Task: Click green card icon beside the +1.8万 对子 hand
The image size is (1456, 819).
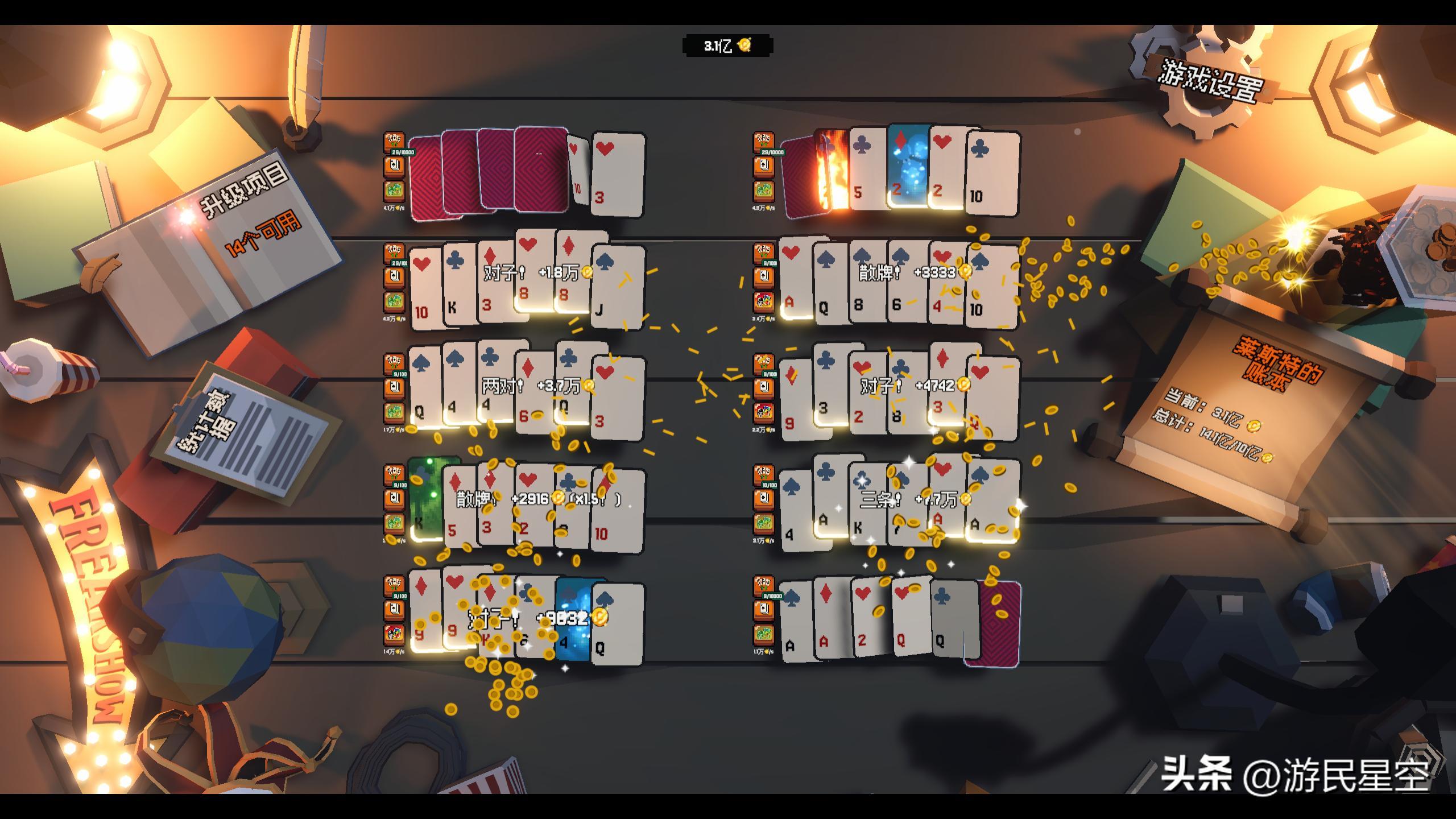Action: (x=394, y=301)
